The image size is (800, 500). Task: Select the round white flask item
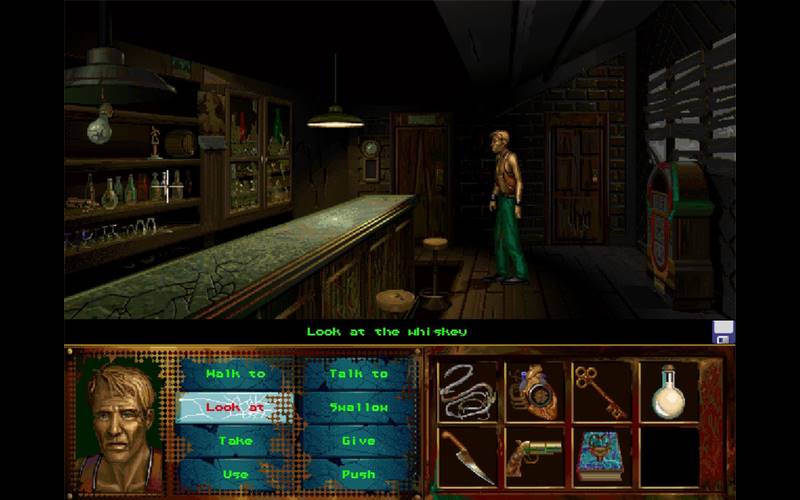667,390
